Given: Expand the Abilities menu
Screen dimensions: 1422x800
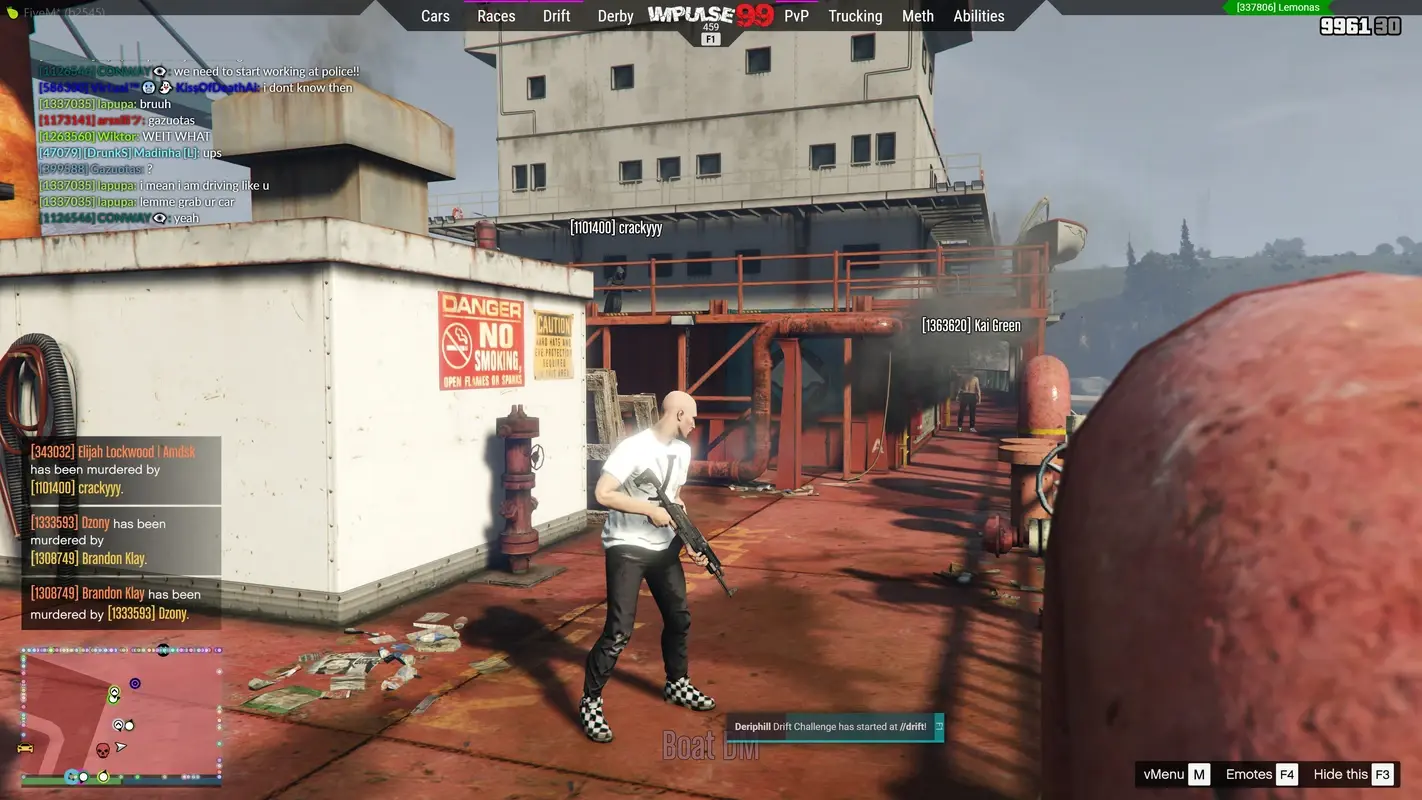Looking at the screenshot, I should click(979, 16).
